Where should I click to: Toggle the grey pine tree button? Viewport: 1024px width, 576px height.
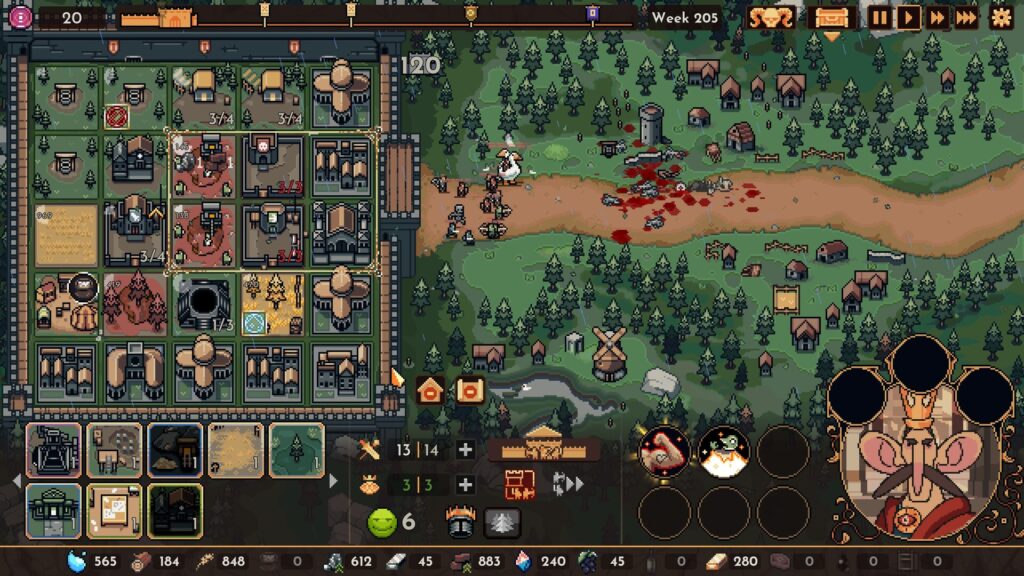pos(502,521)
